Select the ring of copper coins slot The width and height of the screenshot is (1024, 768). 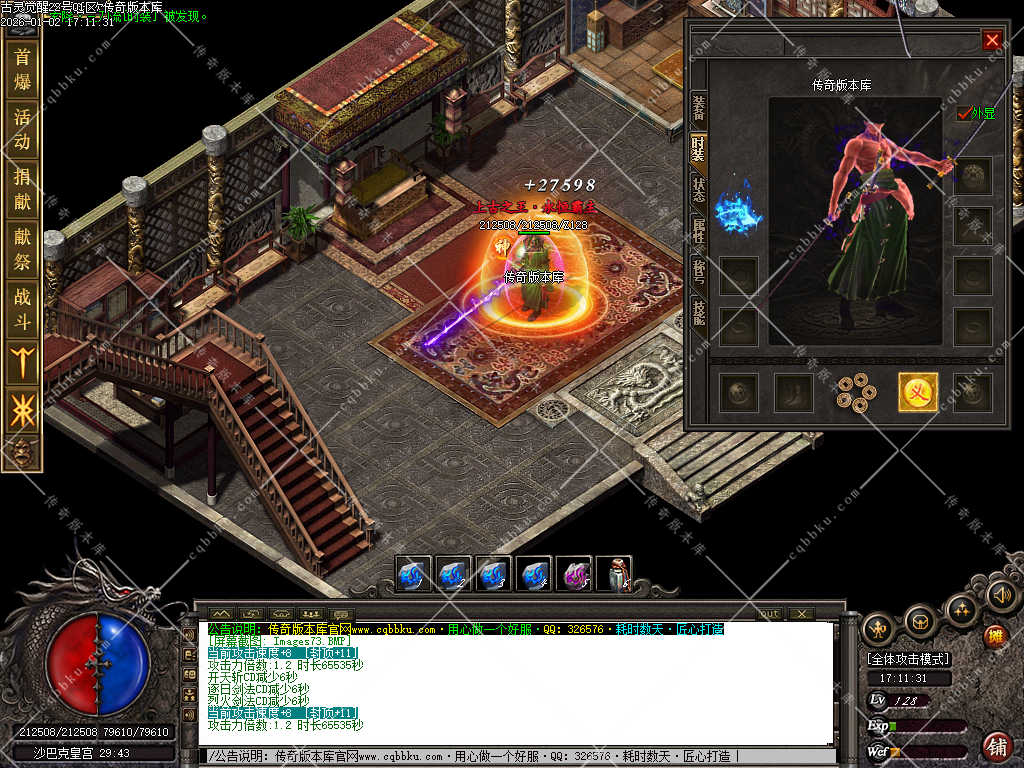pos(856,392)
